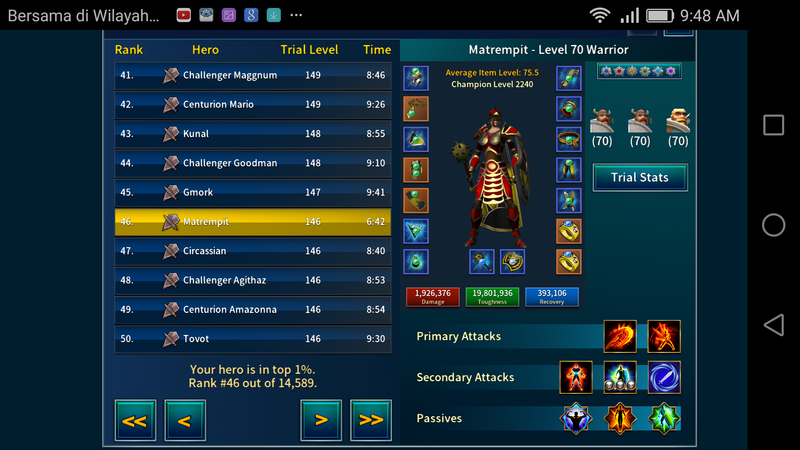Inspect the green star passive icon
The height and width of the screenshot is (450, 800).
click(x=664, y=418)
